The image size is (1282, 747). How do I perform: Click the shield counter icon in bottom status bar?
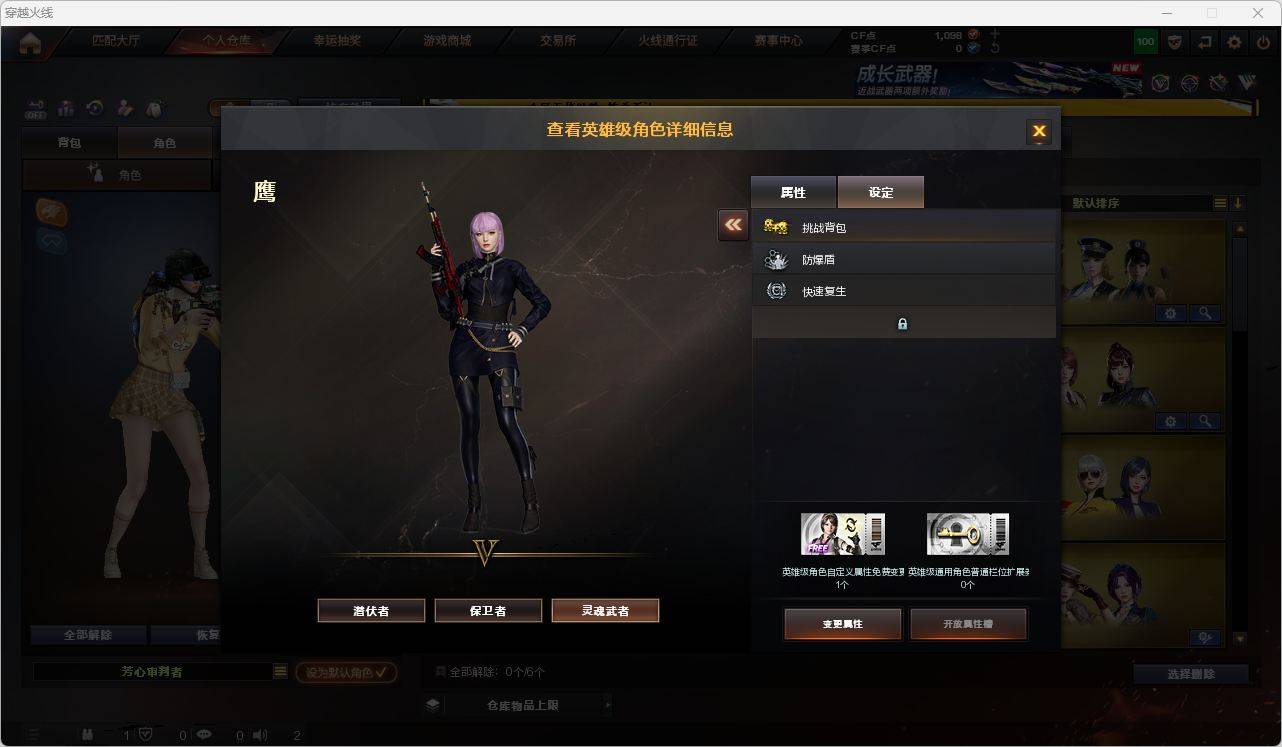[x=146, y=735]
